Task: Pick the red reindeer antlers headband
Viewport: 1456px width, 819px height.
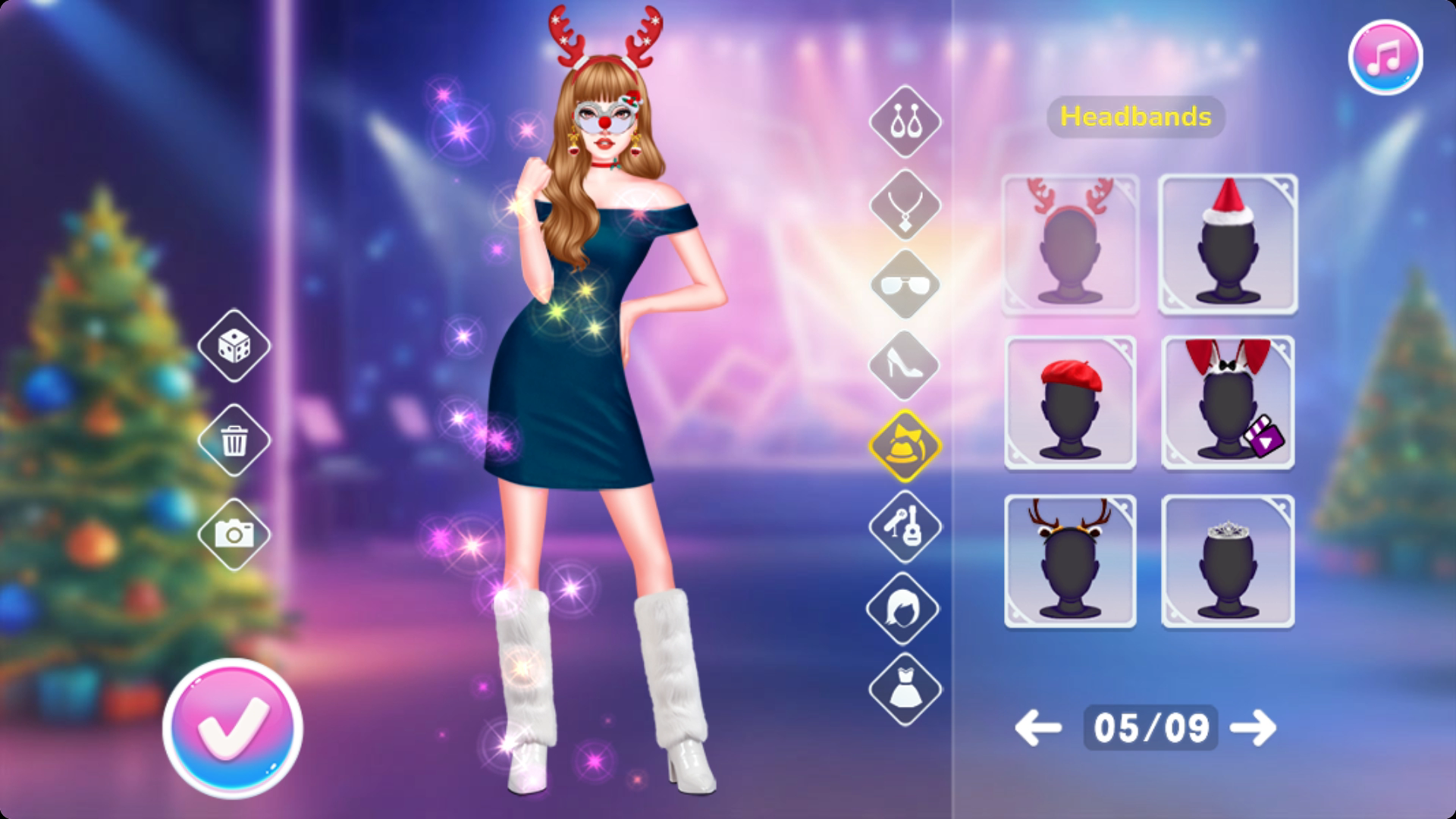Action: [x=1070, y=244]
